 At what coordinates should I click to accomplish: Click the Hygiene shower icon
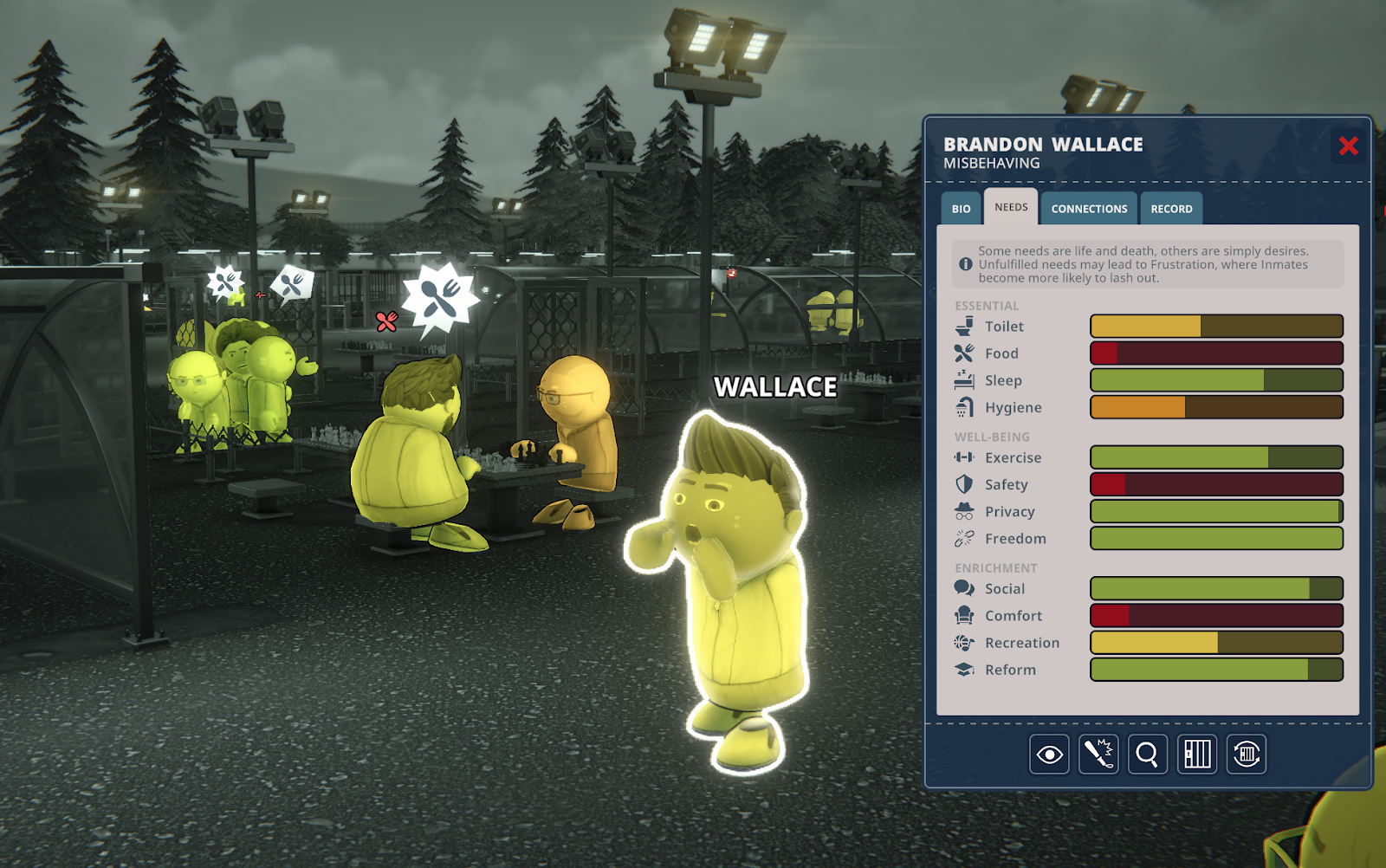963,407
